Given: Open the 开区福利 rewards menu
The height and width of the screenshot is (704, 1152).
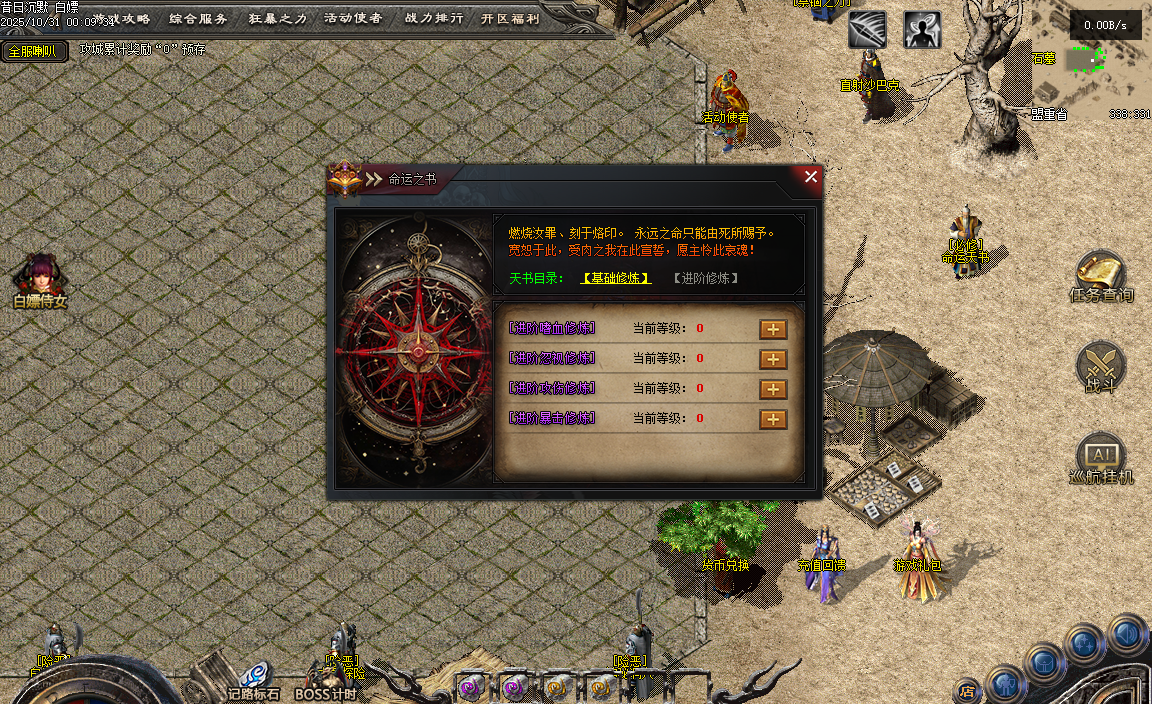Looking at the screenshot, I should pos(510,18).
